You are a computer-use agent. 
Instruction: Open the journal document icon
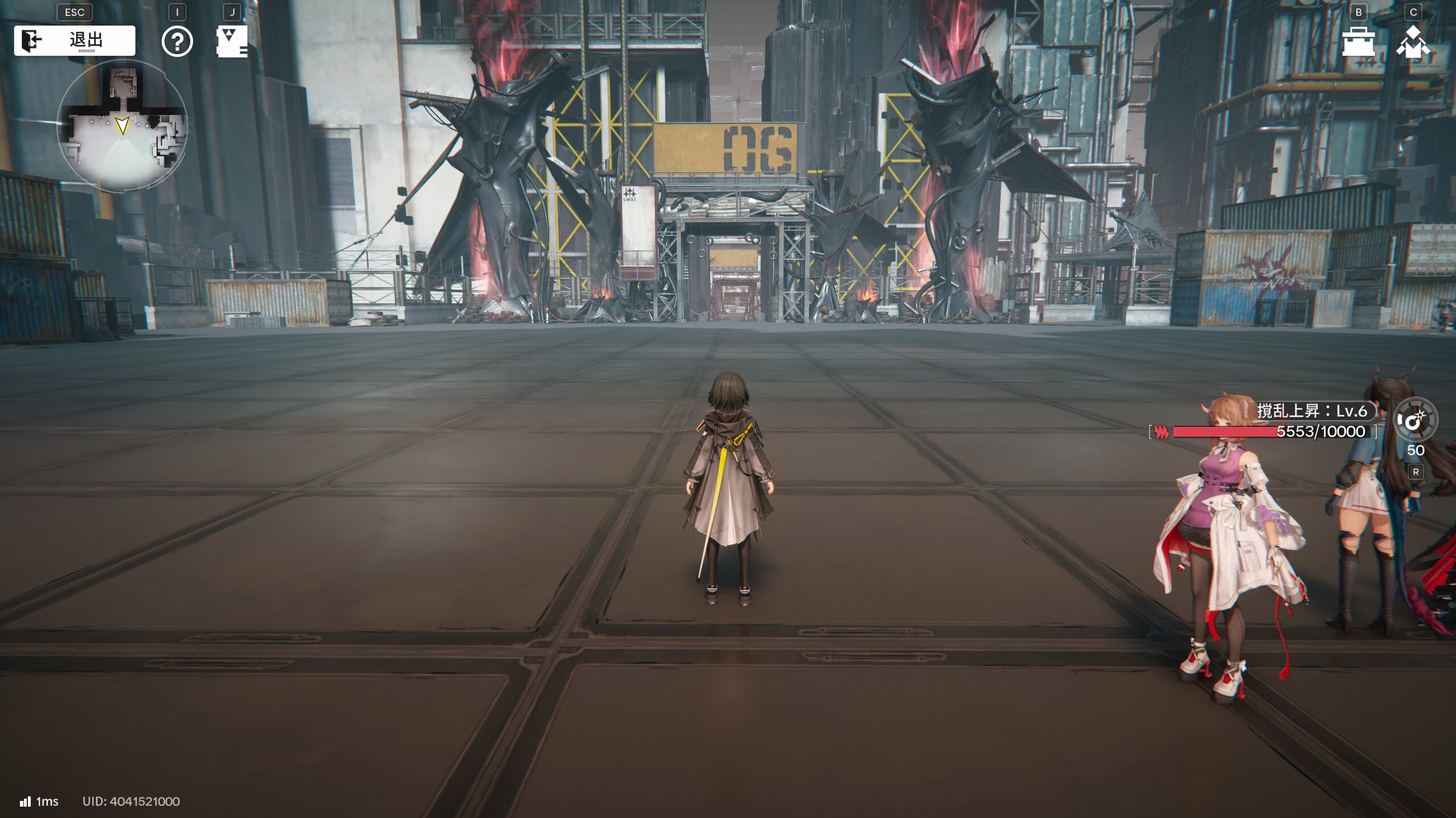232,42
